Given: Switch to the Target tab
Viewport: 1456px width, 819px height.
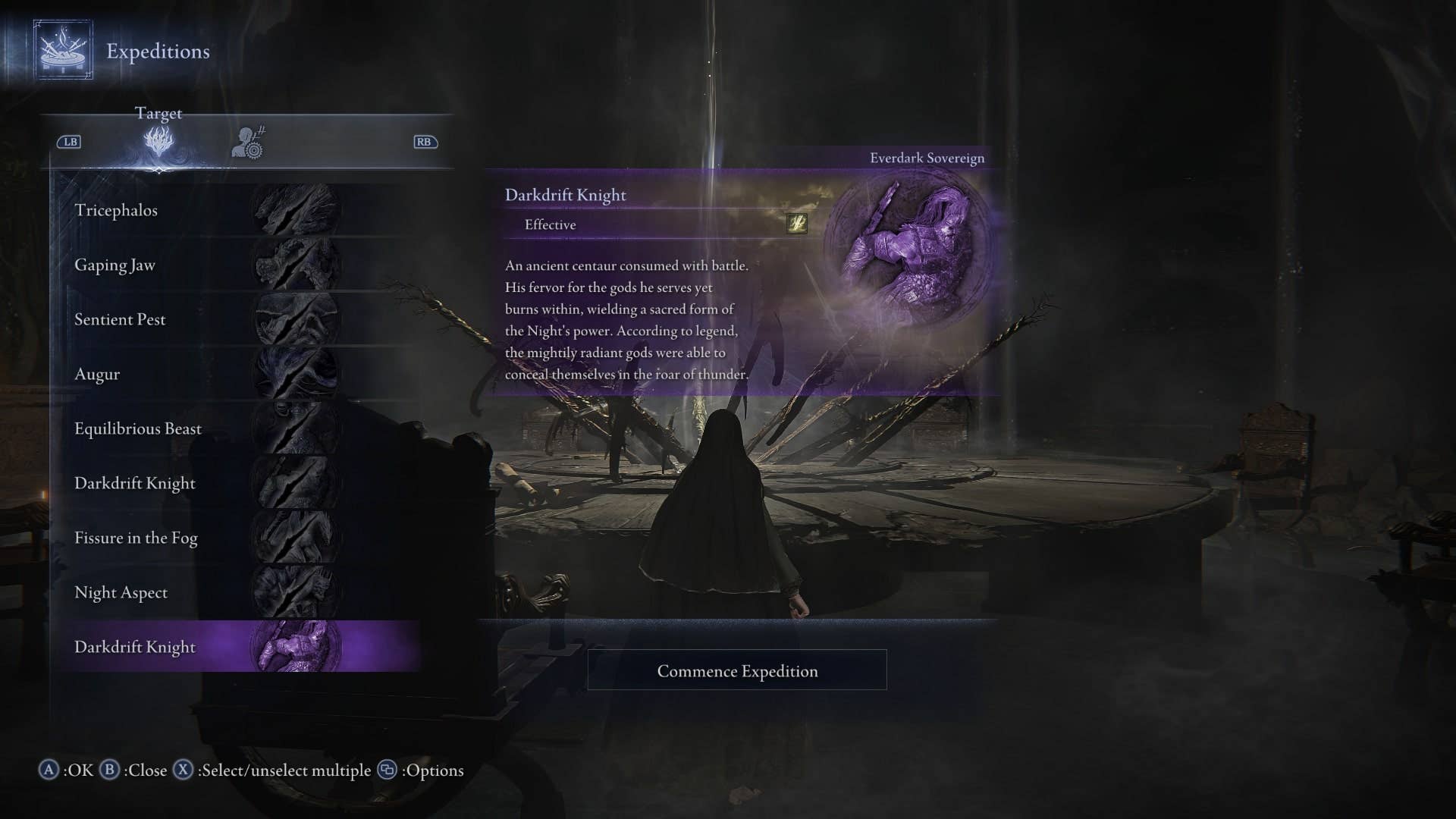Looking at the screenshot, I should [x=158, y=141].
